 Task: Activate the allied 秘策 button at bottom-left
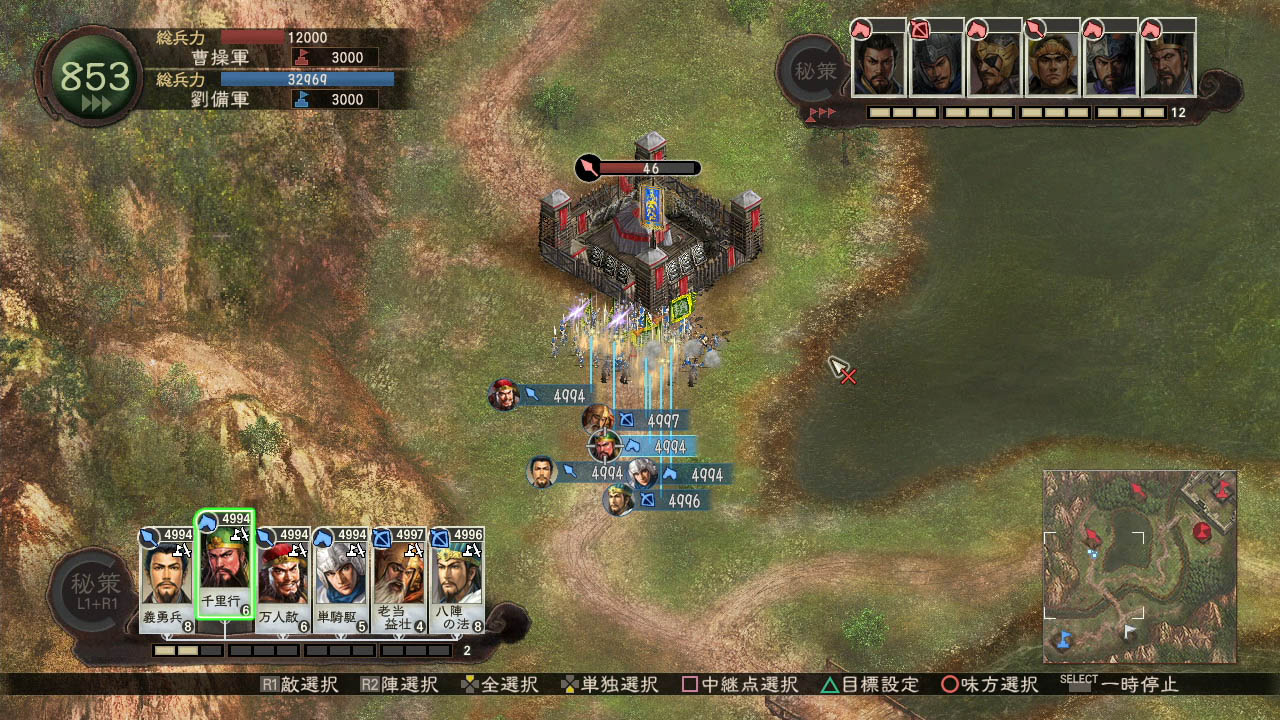pos(95,590)
